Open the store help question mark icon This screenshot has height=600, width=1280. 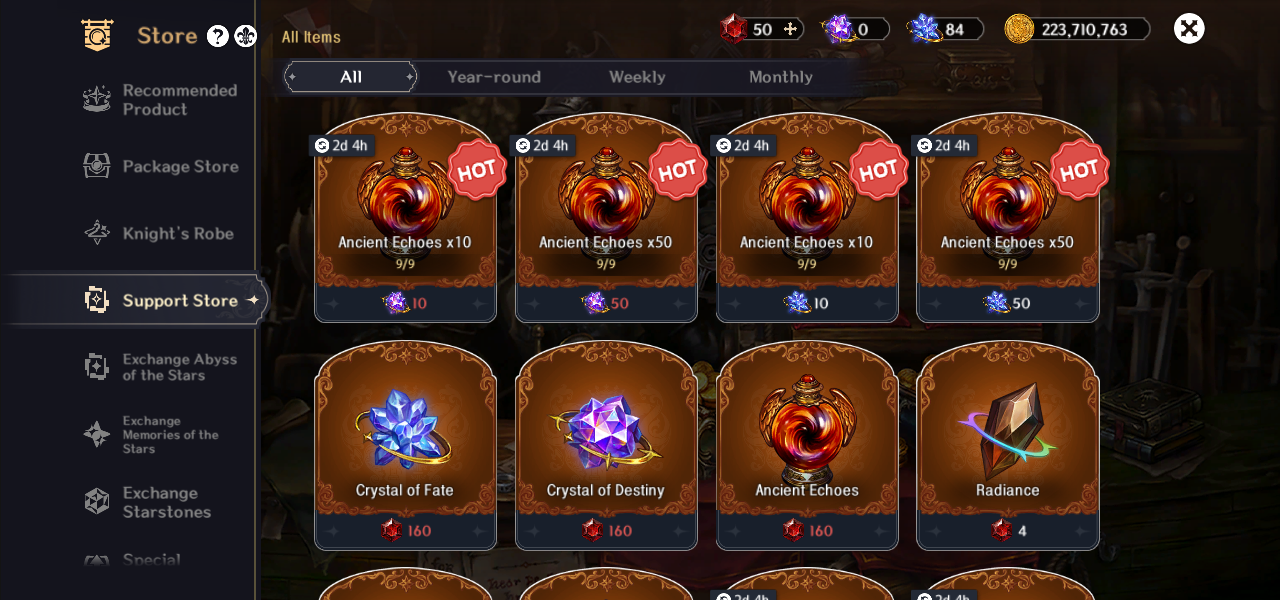(x=217, y=37)
